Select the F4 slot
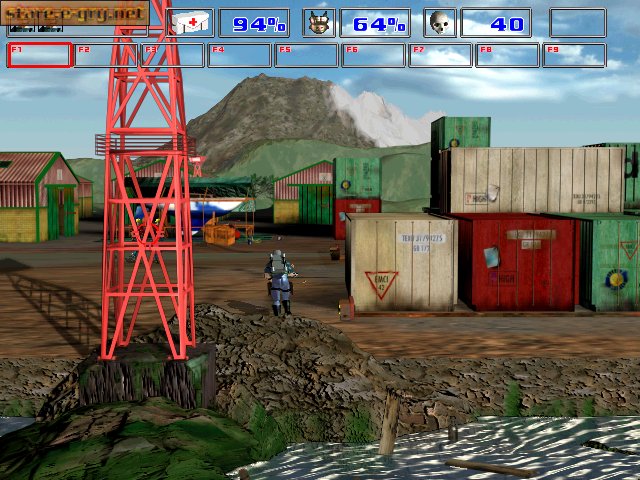The height and width of the screenshot is (480, 640). [240, 55]
